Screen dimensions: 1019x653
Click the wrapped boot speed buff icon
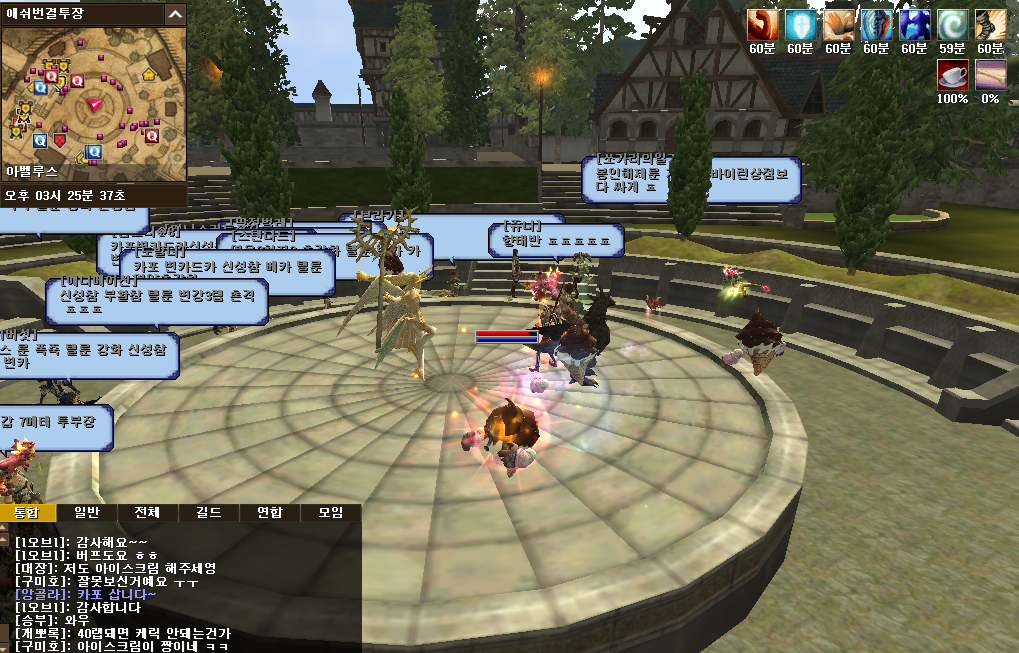click(990, 25)
